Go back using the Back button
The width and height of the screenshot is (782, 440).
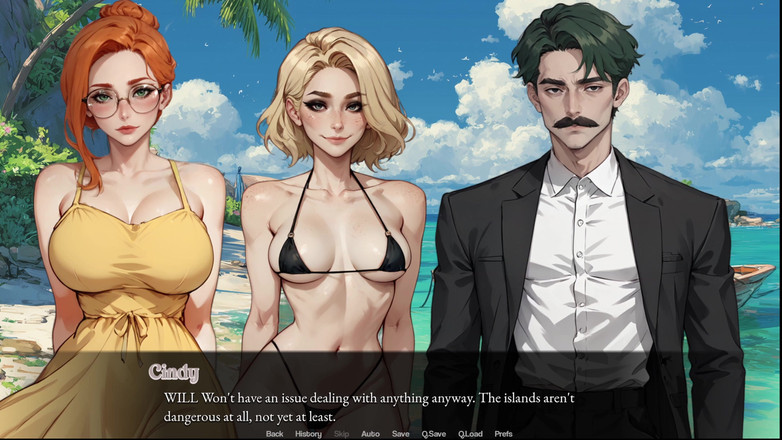coord(274,434)
